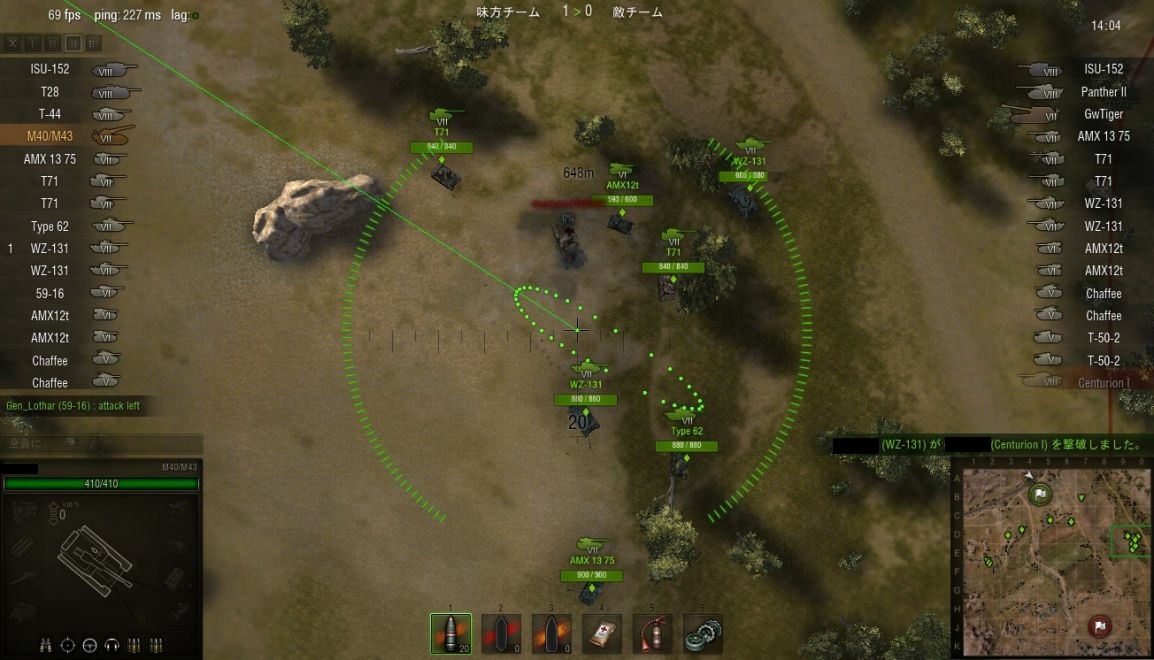Click the X button above the ally list
Image resolution: width=1154 pixels, height=660 pixels.
coord(12,43)
